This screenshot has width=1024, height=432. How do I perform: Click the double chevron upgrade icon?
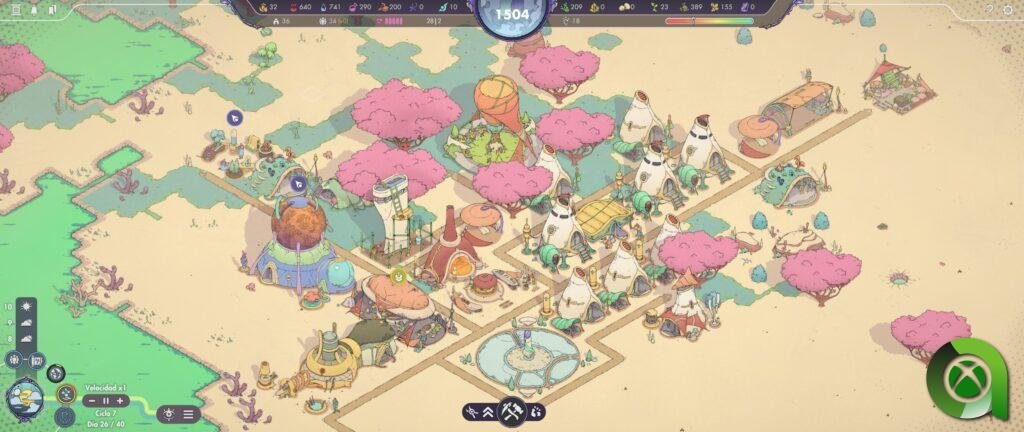(490, 411)
